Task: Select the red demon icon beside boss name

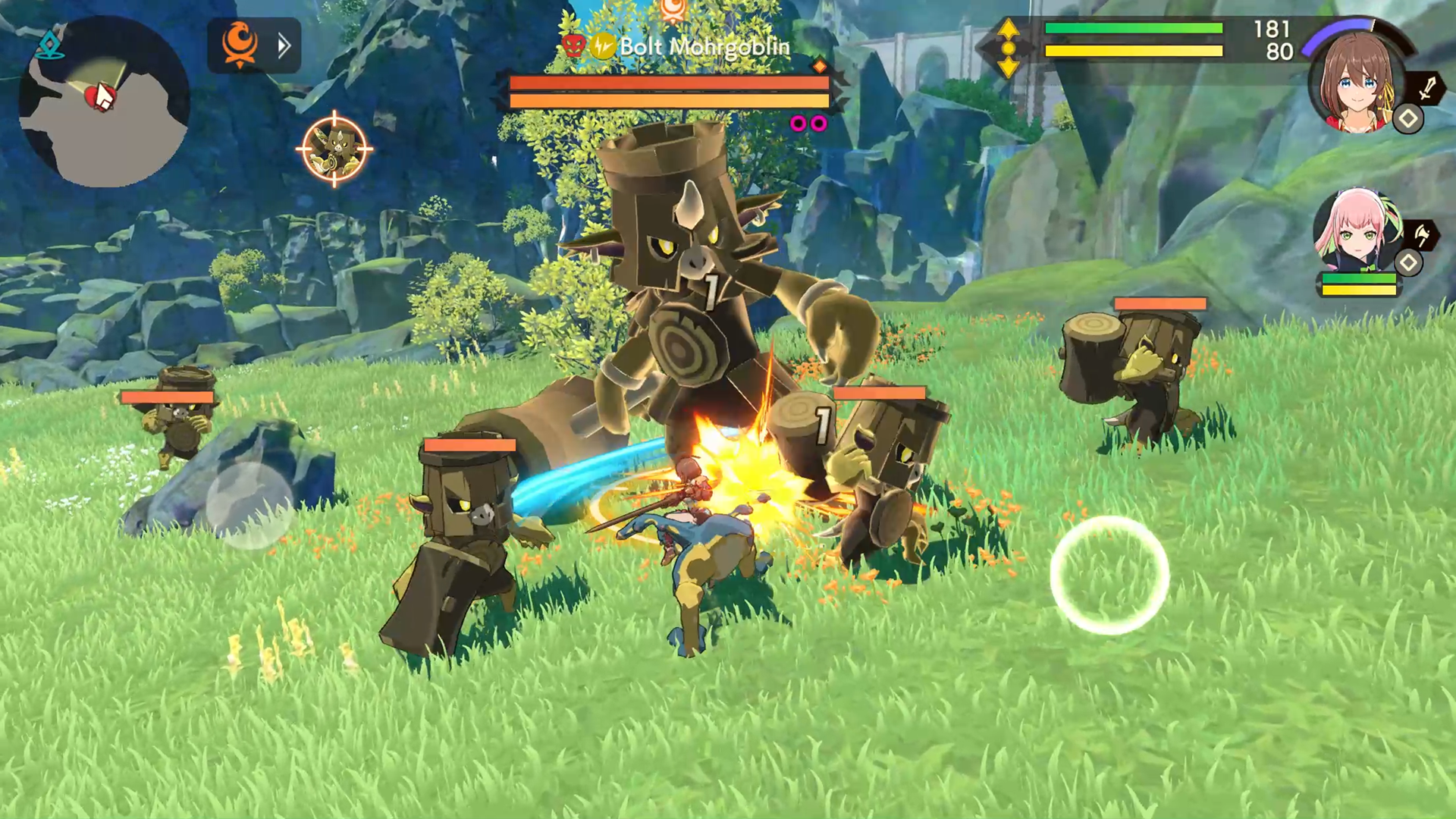Action: [x=575, y=45]
